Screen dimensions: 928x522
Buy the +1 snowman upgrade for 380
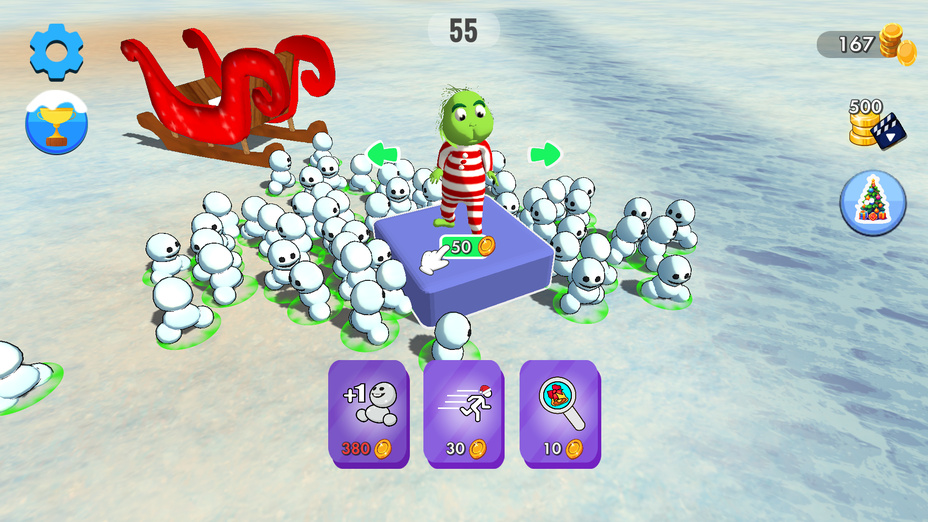tap(369, 413)
